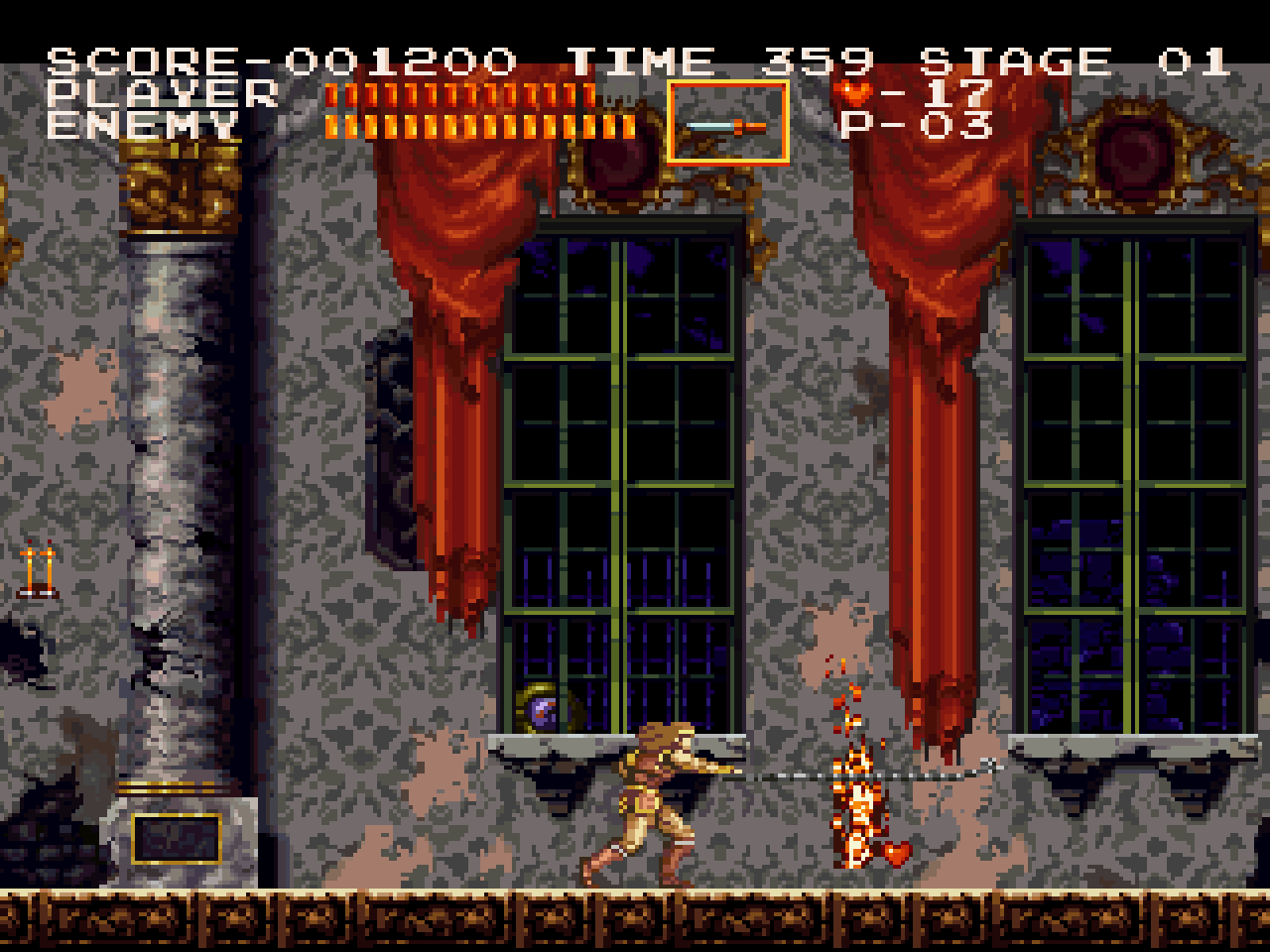Screen dimensions: 1270x952
Task: Click the red curtain draped over the left window
Action: point(456,297)
